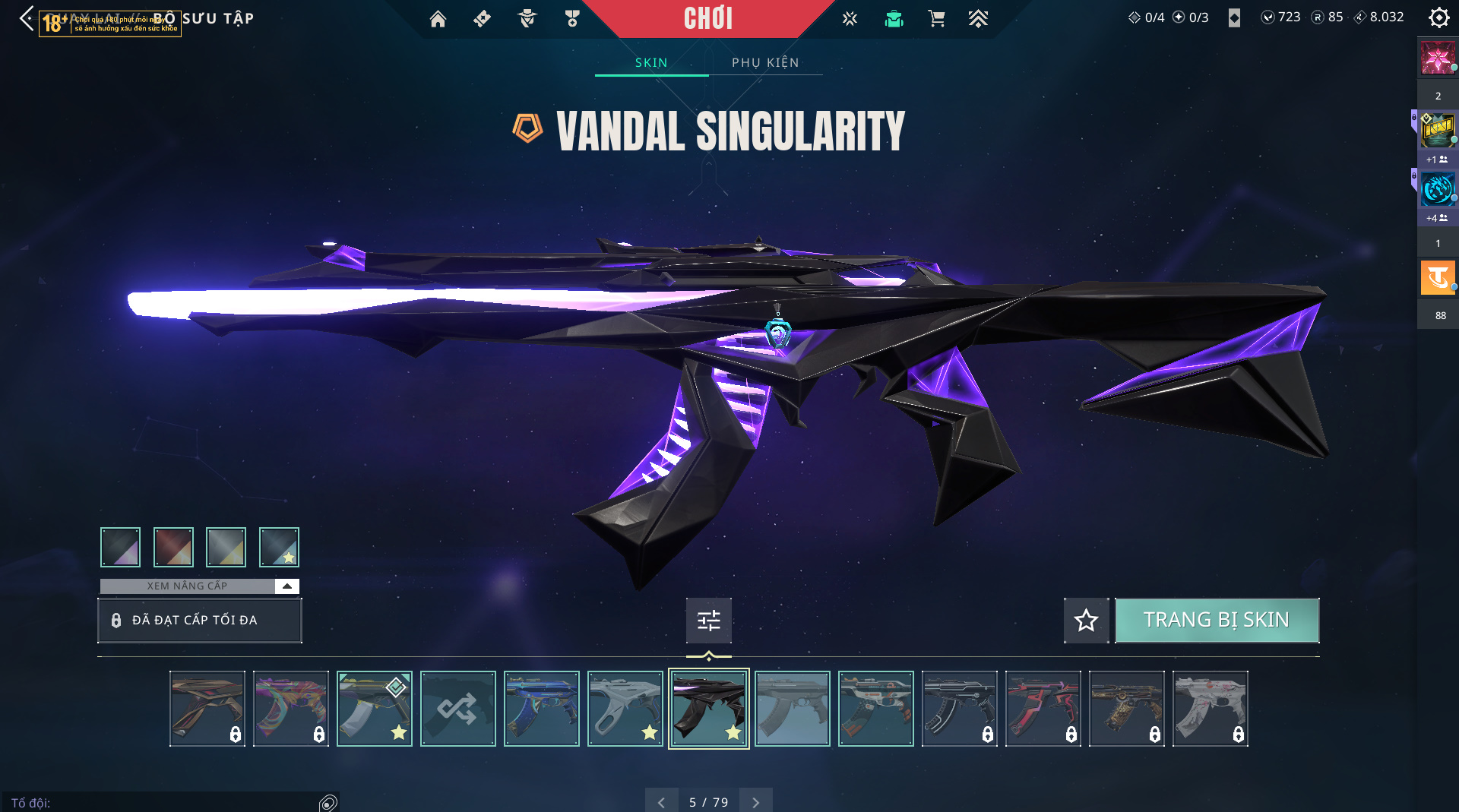Open the settings gear icon
1459x812 pixels.
(1438, 17)
